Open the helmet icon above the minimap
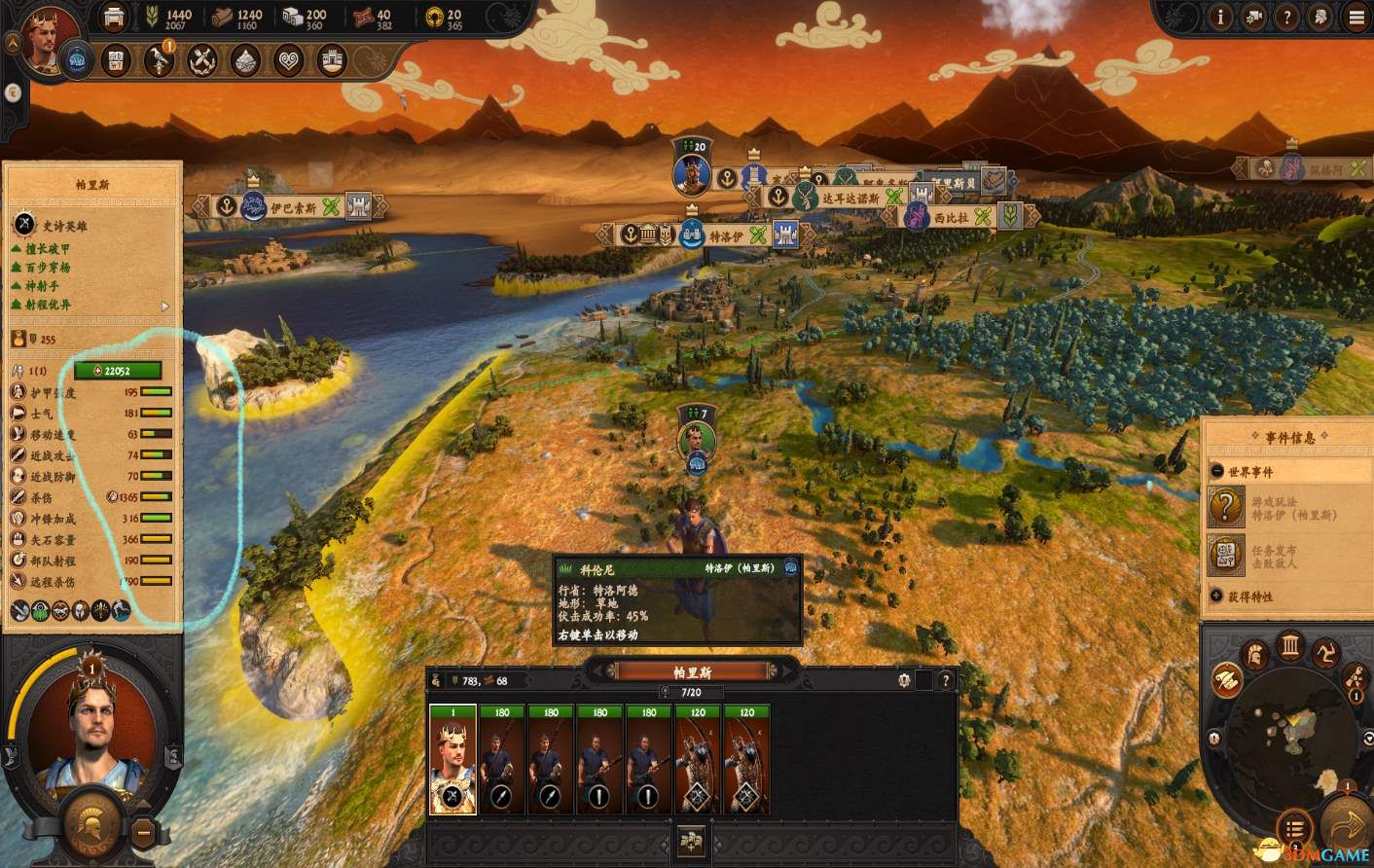The width and height of the screenshot is (1374, 868). click(x=1254, y=654)
